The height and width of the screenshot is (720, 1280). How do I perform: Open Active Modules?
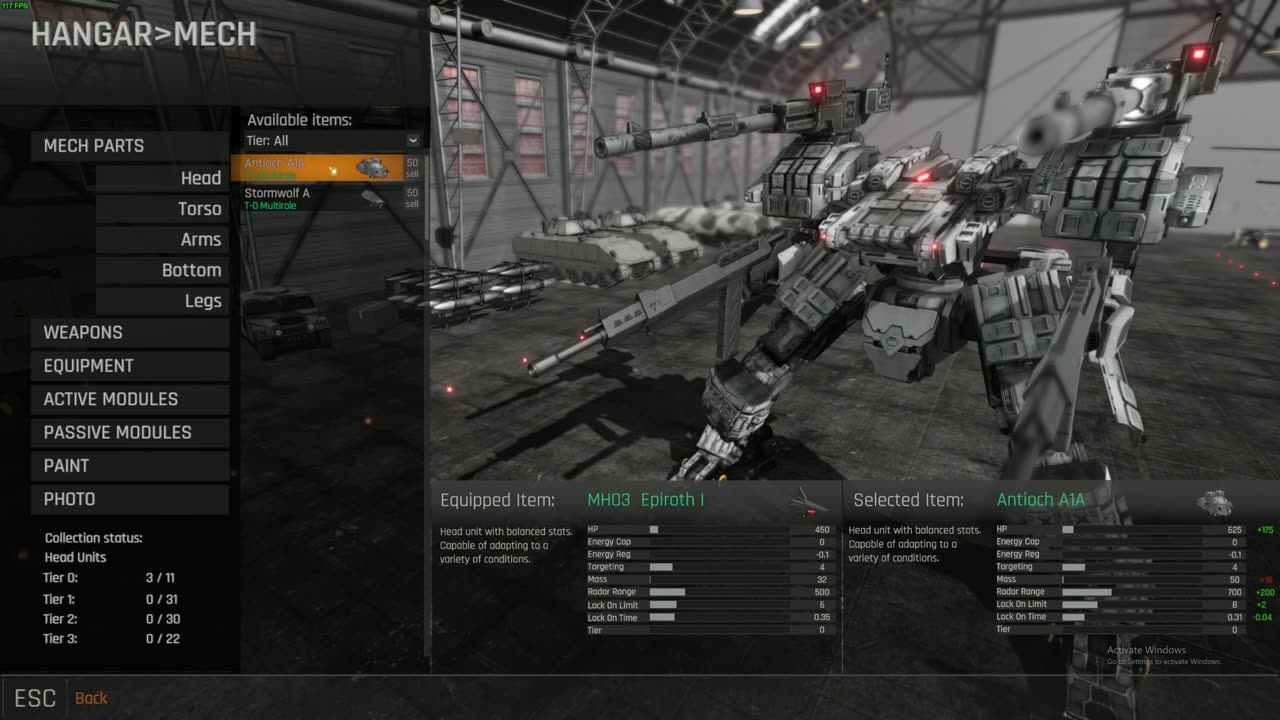(130, 399)
